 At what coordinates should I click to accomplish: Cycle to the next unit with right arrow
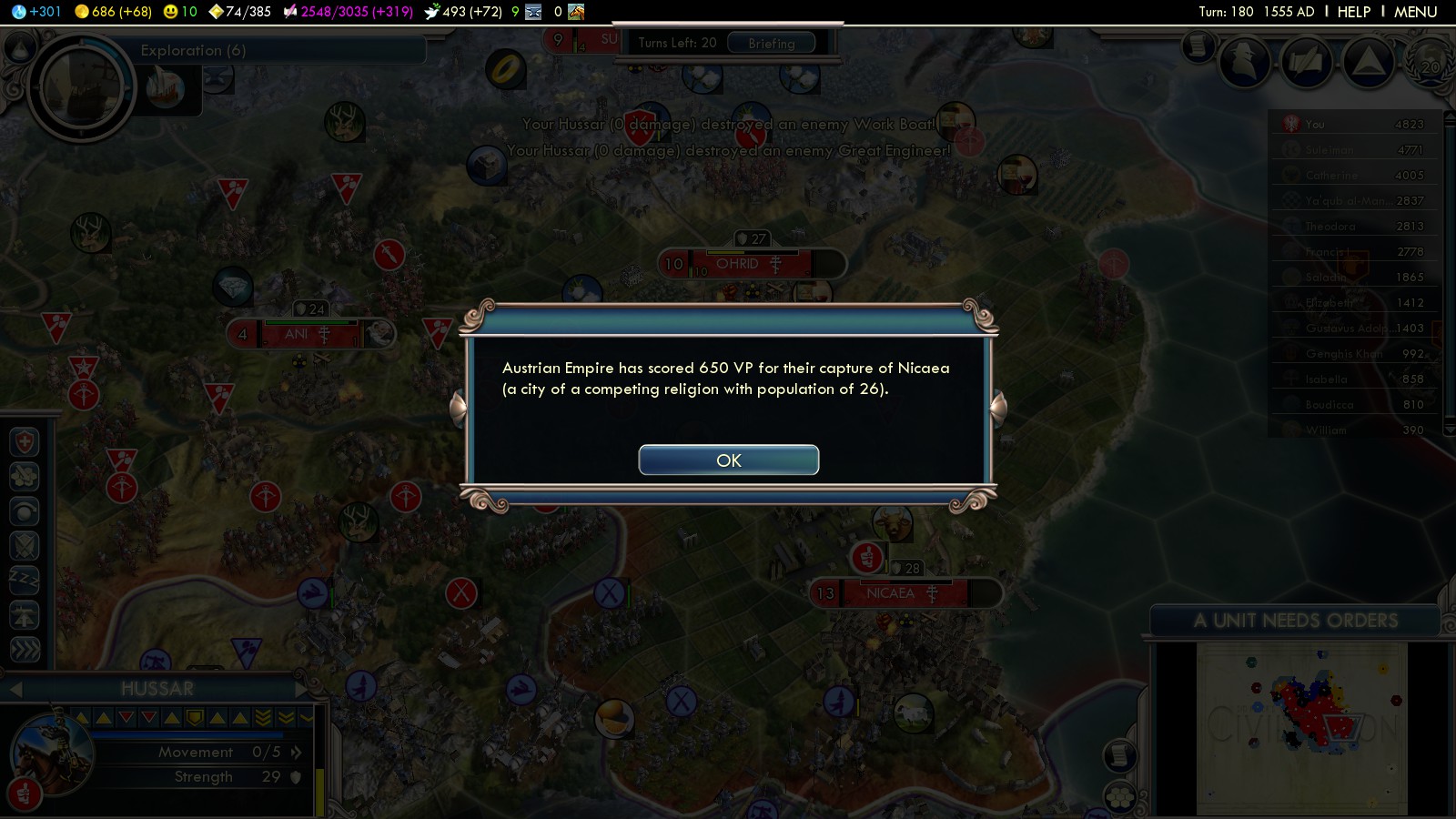301,689
